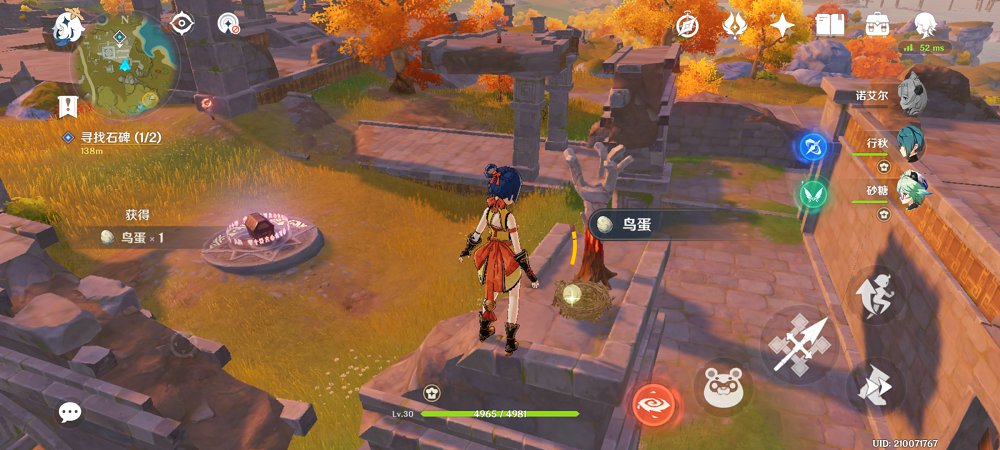Open the compass events icon

687,25
